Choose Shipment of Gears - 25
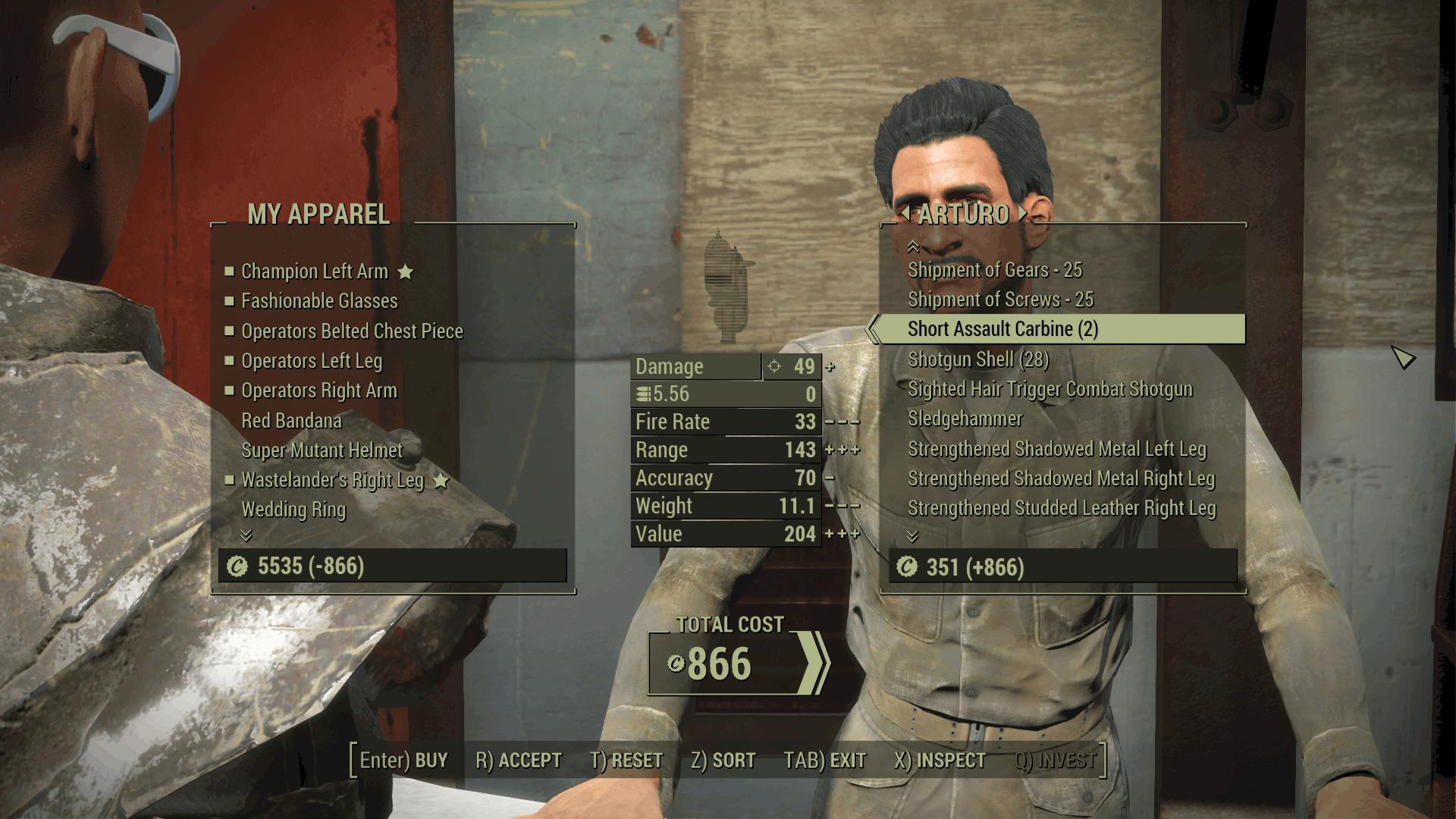1456x819 pixels. coord(995,270)
